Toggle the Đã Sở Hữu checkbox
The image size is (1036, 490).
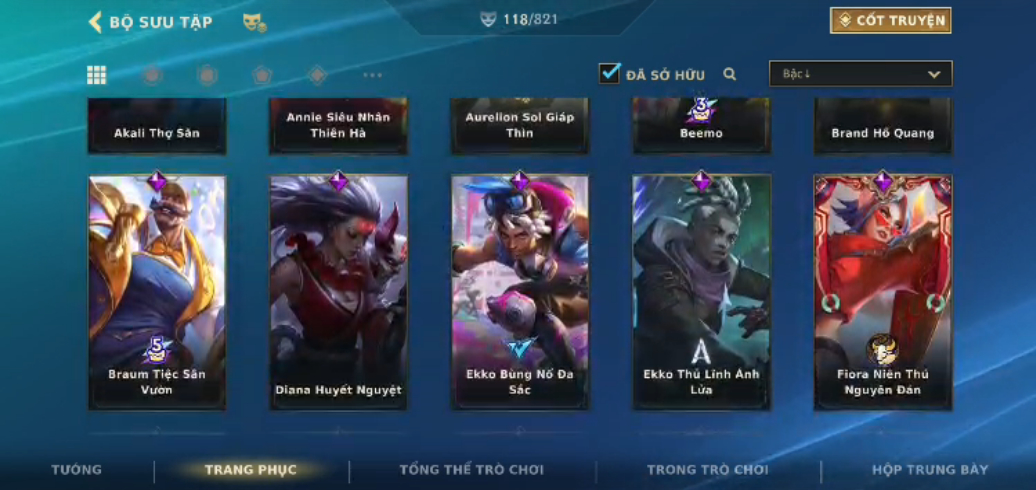pos(610,73)
